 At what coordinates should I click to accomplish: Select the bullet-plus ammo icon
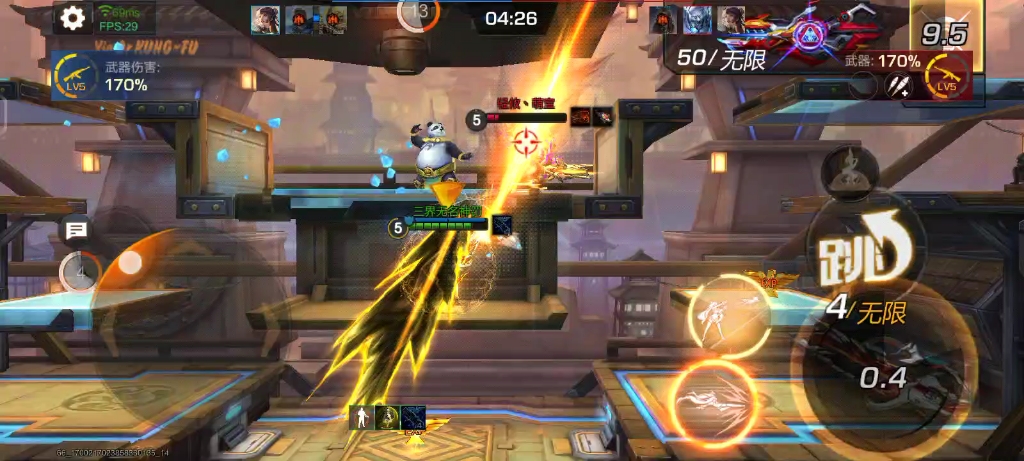(897, 87)
